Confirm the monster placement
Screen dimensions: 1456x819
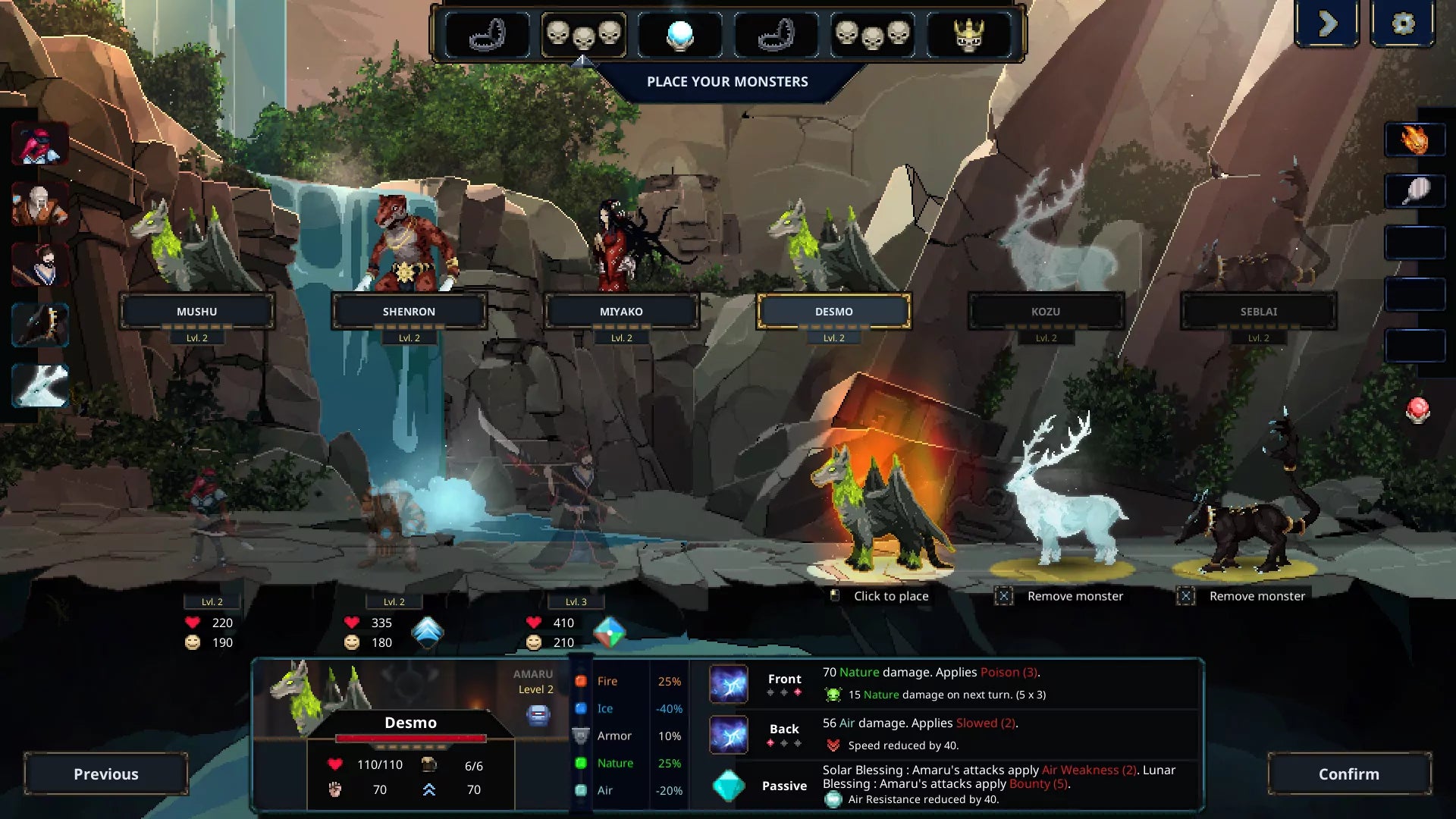point(1349,774)
